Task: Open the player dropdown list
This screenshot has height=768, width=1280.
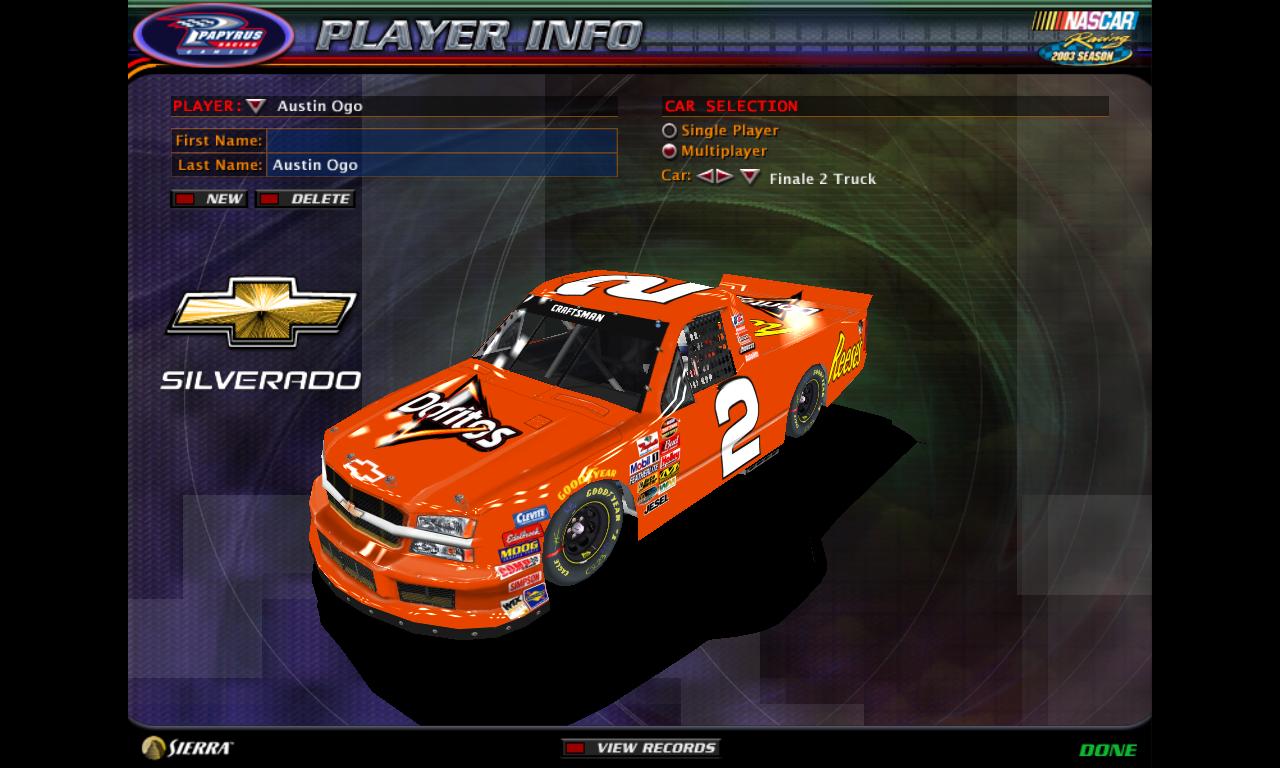Action: [x=257, y=106]
